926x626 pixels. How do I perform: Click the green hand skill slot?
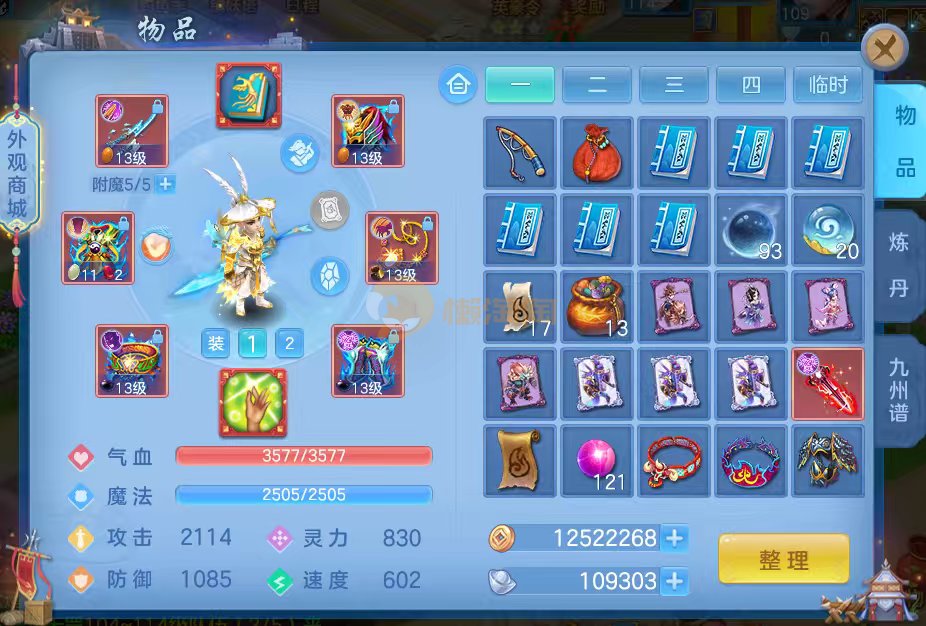click(x=253, y=402)
